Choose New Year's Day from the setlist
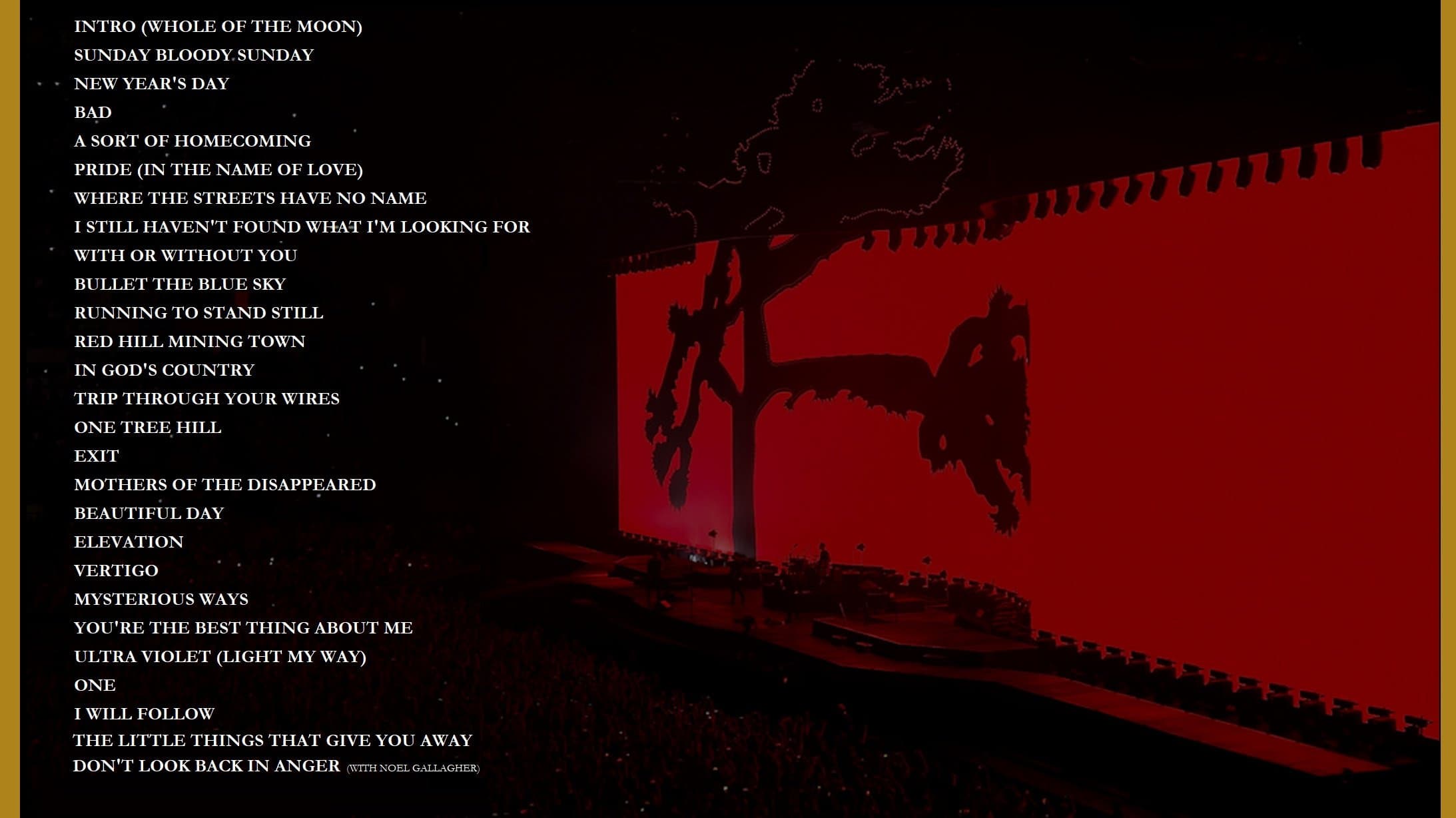This screenshot has width=1456, height=818. point(151,84)
